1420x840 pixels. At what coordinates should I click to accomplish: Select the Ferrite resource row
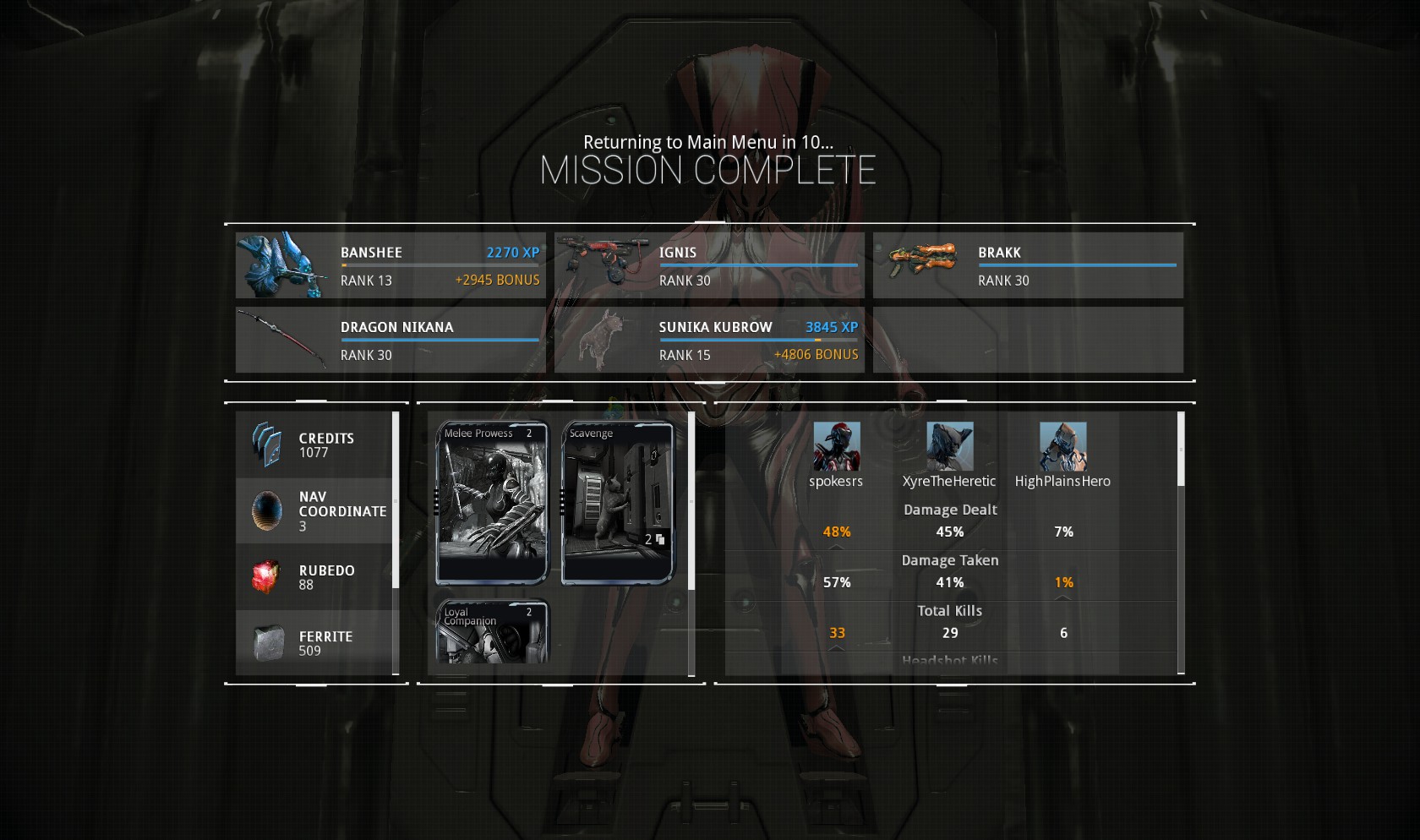(314, 642)
